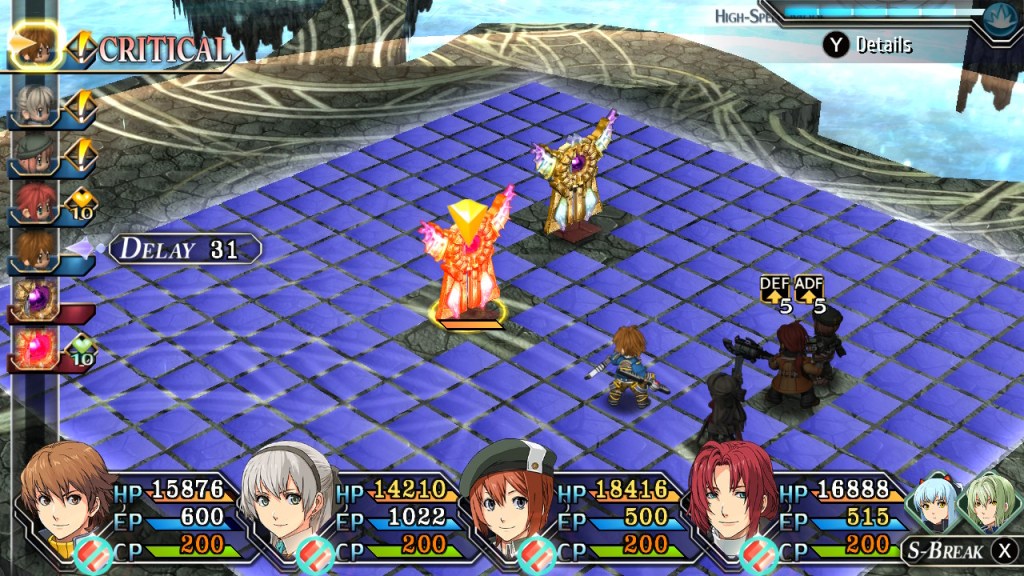Select the highlighted brown-haired portrait marked Critical

[x=37, y=45]
